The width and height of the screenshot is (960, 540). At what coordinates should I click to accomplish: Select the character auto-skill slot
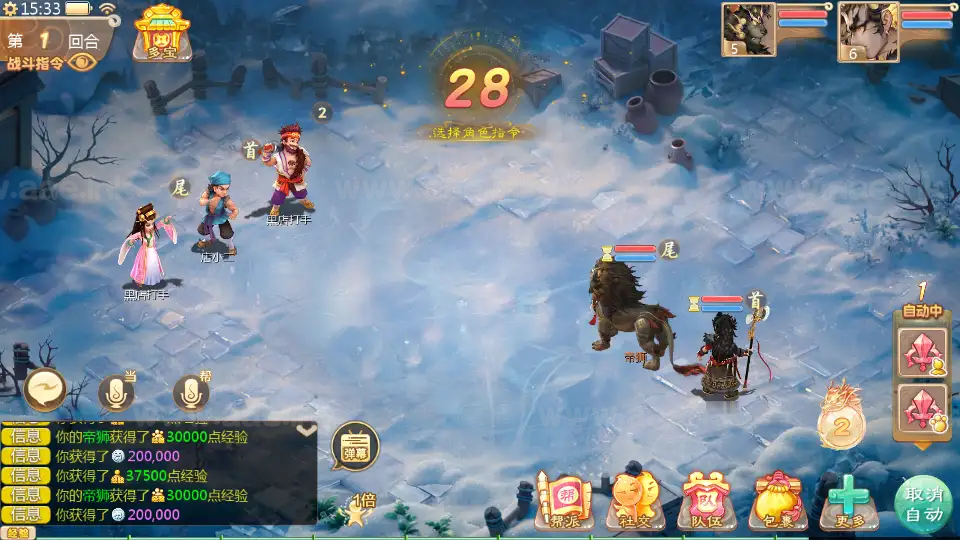tap(921, 353)
